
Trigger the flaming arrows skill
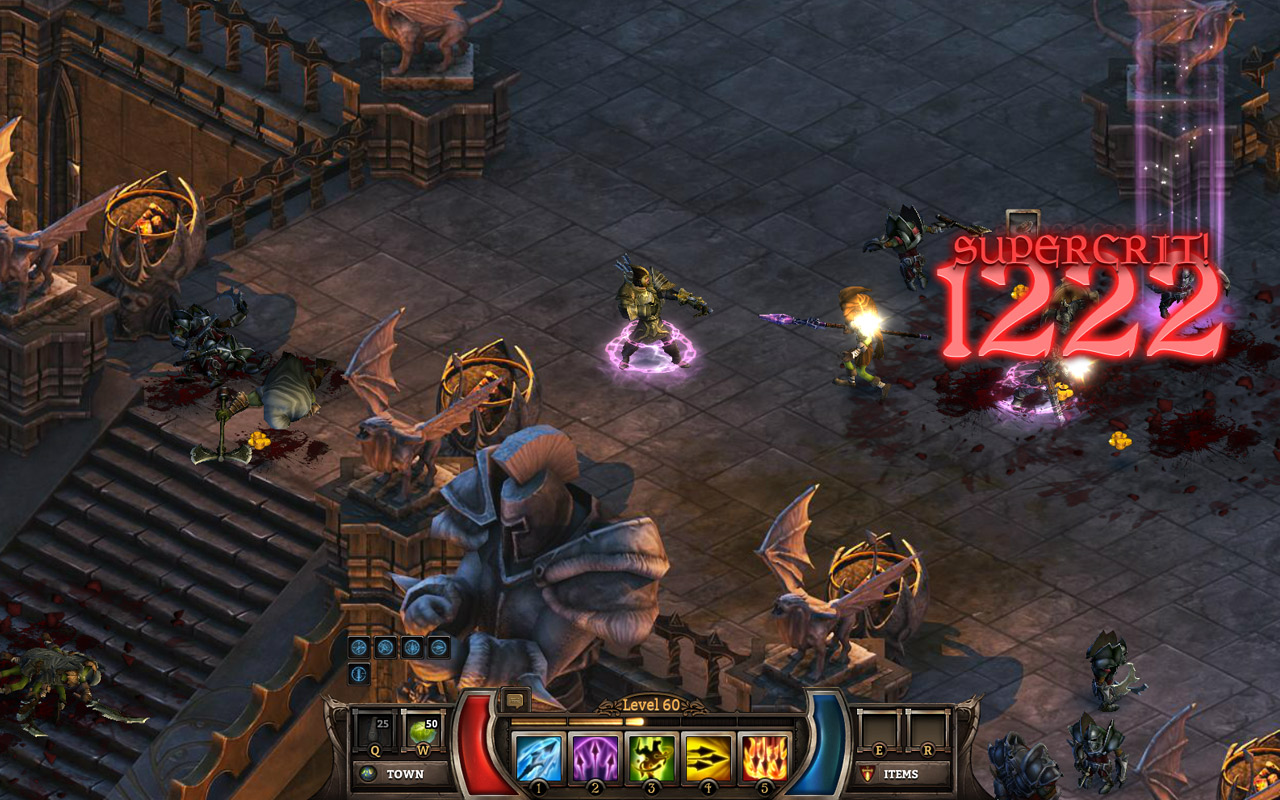tap(764, 757)
